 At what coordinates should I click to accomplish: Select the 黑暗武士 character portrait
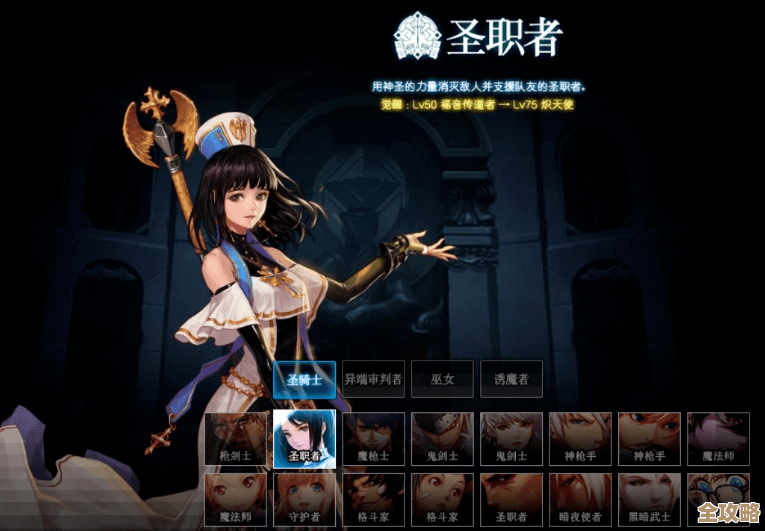pyautogui.click(x=649, y=499)
